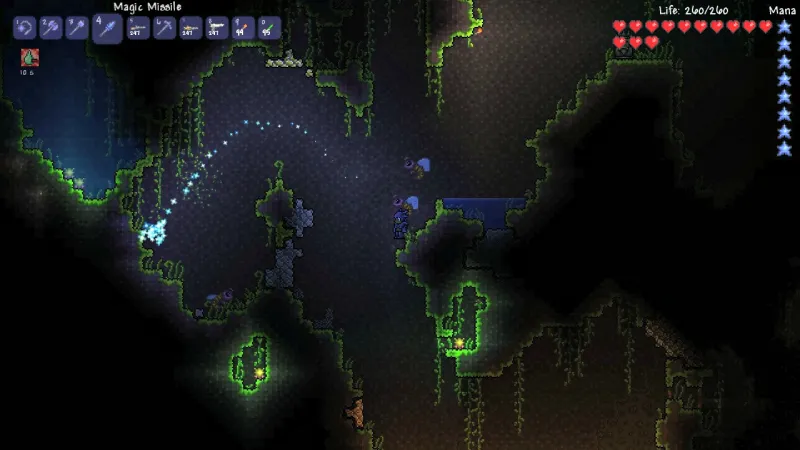Pick the silver gun in slot 8

[x=217, y=28]
